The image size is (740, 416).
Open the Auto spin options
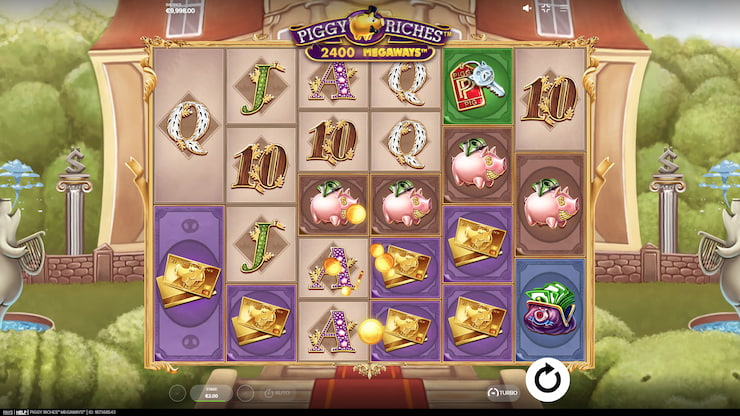[272, 393]
